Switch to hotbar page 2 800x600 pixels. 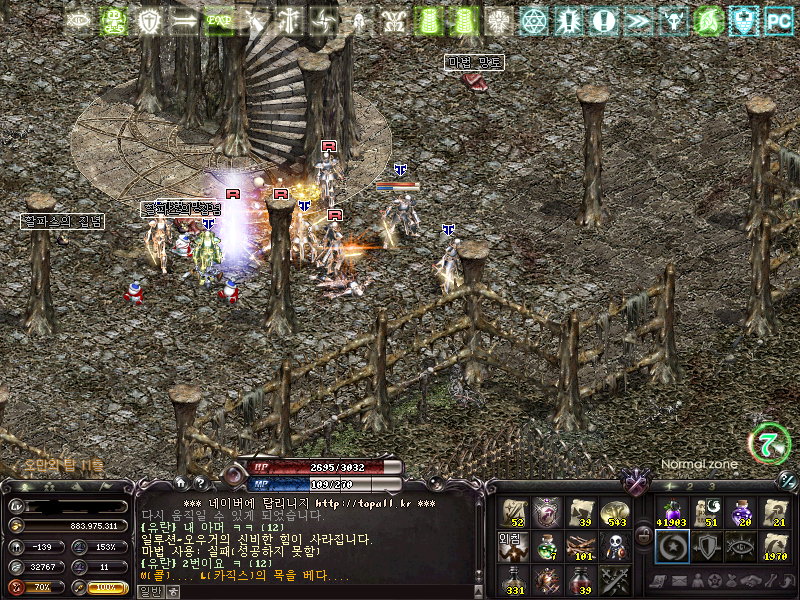coord(689,487)
